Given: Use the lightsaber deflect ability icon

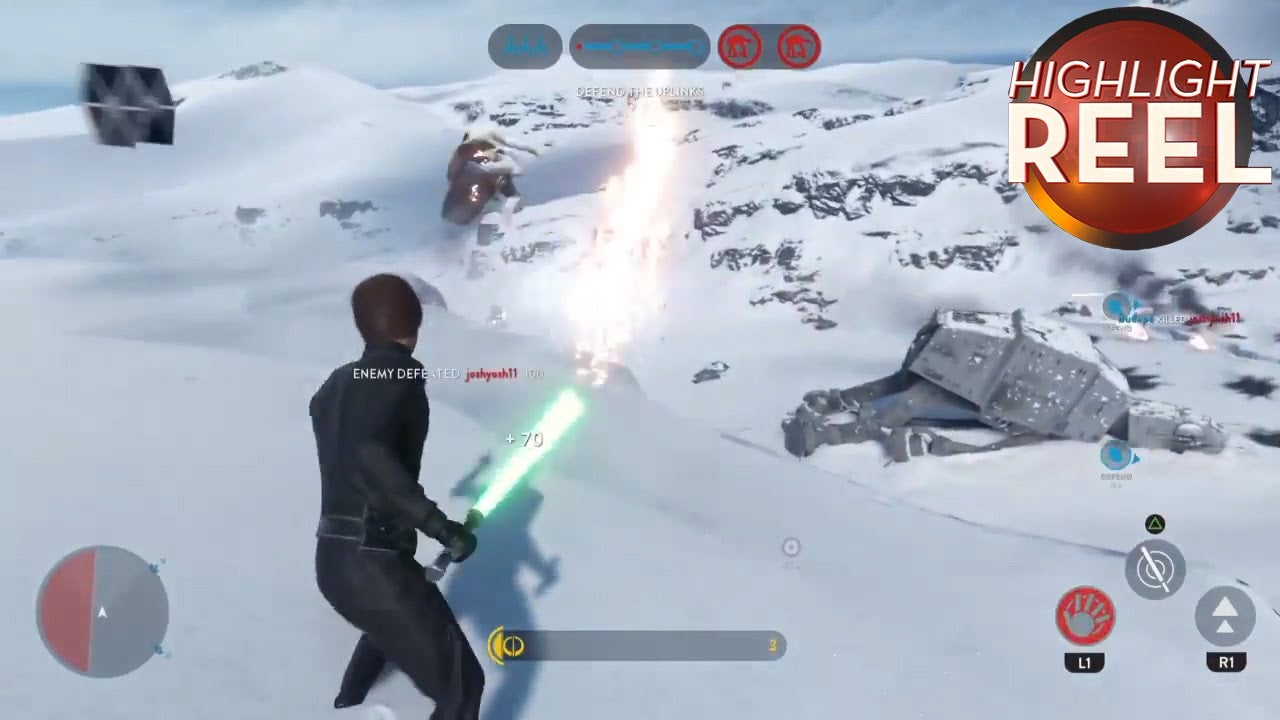Looking at the screenshot, I should point(1155,569).
